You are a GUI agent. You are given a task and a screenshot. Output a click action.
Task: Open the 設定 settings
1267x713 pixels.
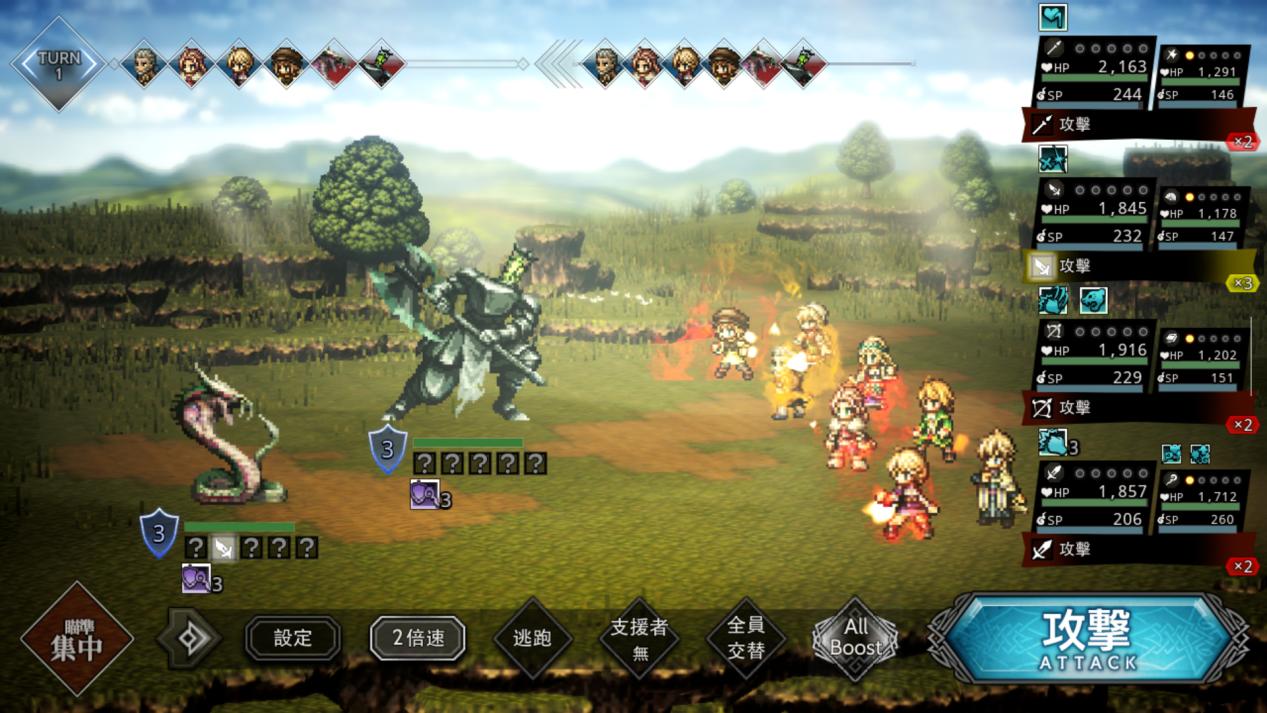293,638
